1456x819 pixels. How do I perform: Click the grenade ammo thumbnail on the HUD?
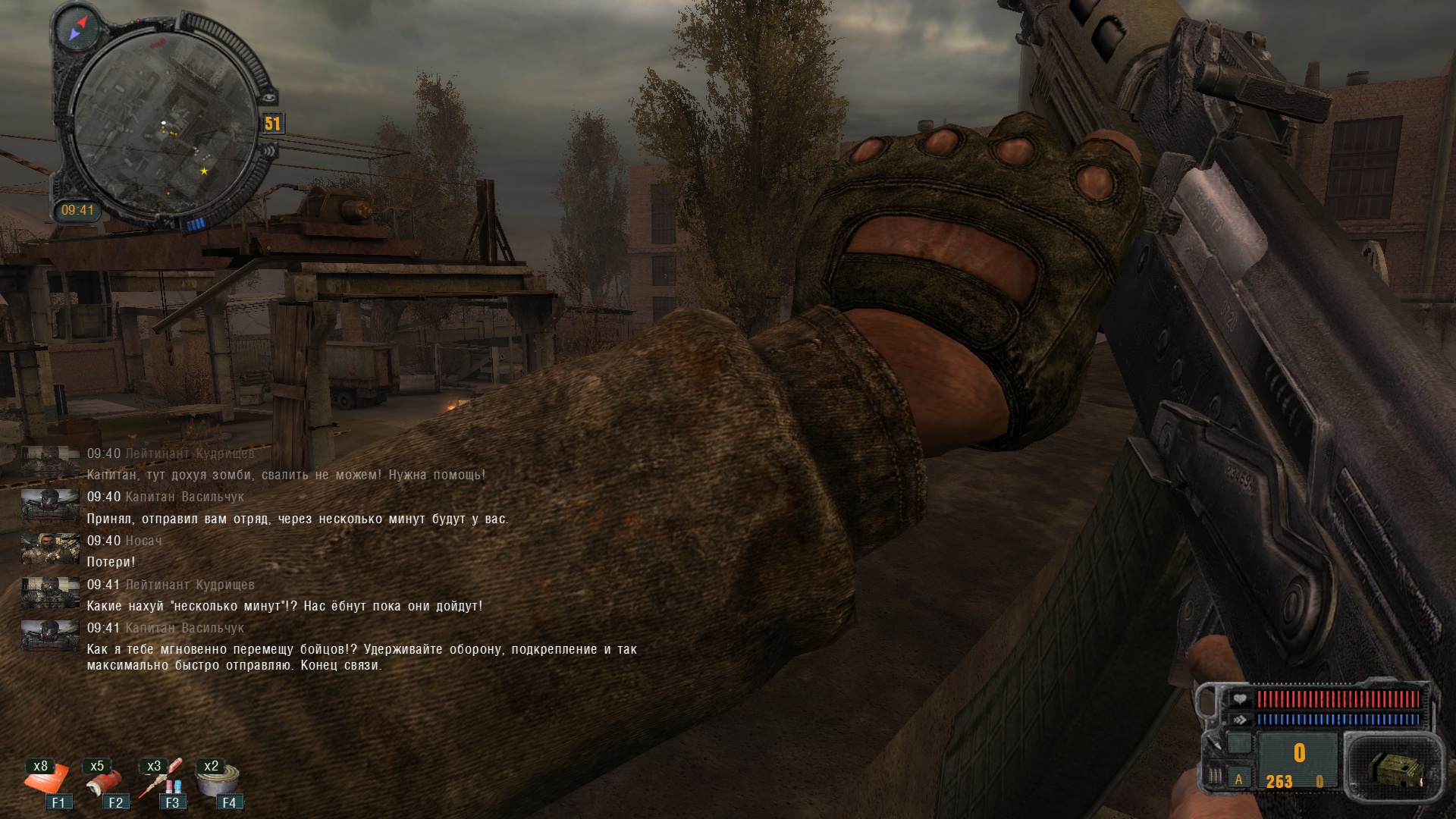[x=1397, y=770]
